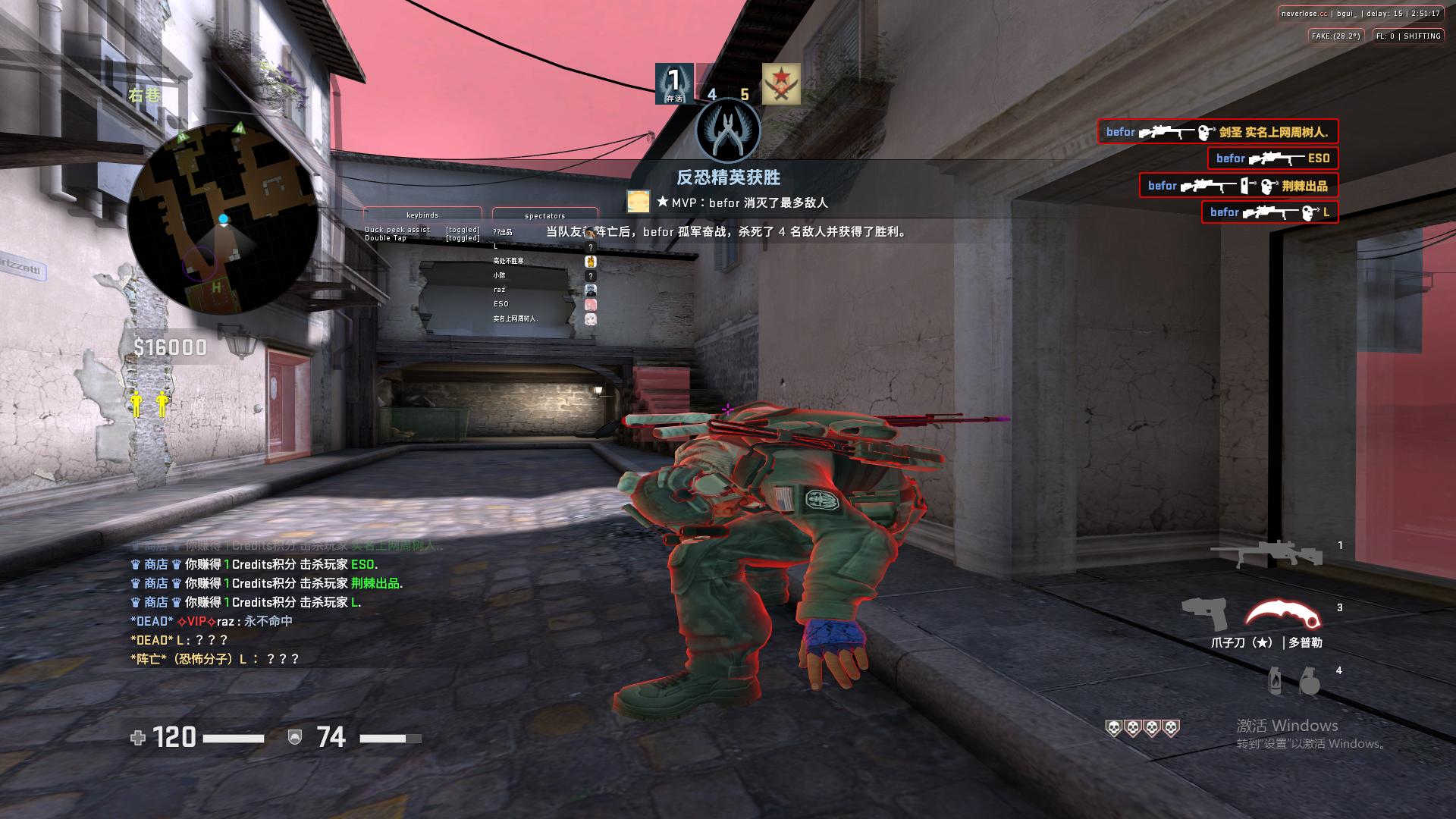Click the health cross icon next to 120
This screenshot has width=1456, height=819.
138,736
